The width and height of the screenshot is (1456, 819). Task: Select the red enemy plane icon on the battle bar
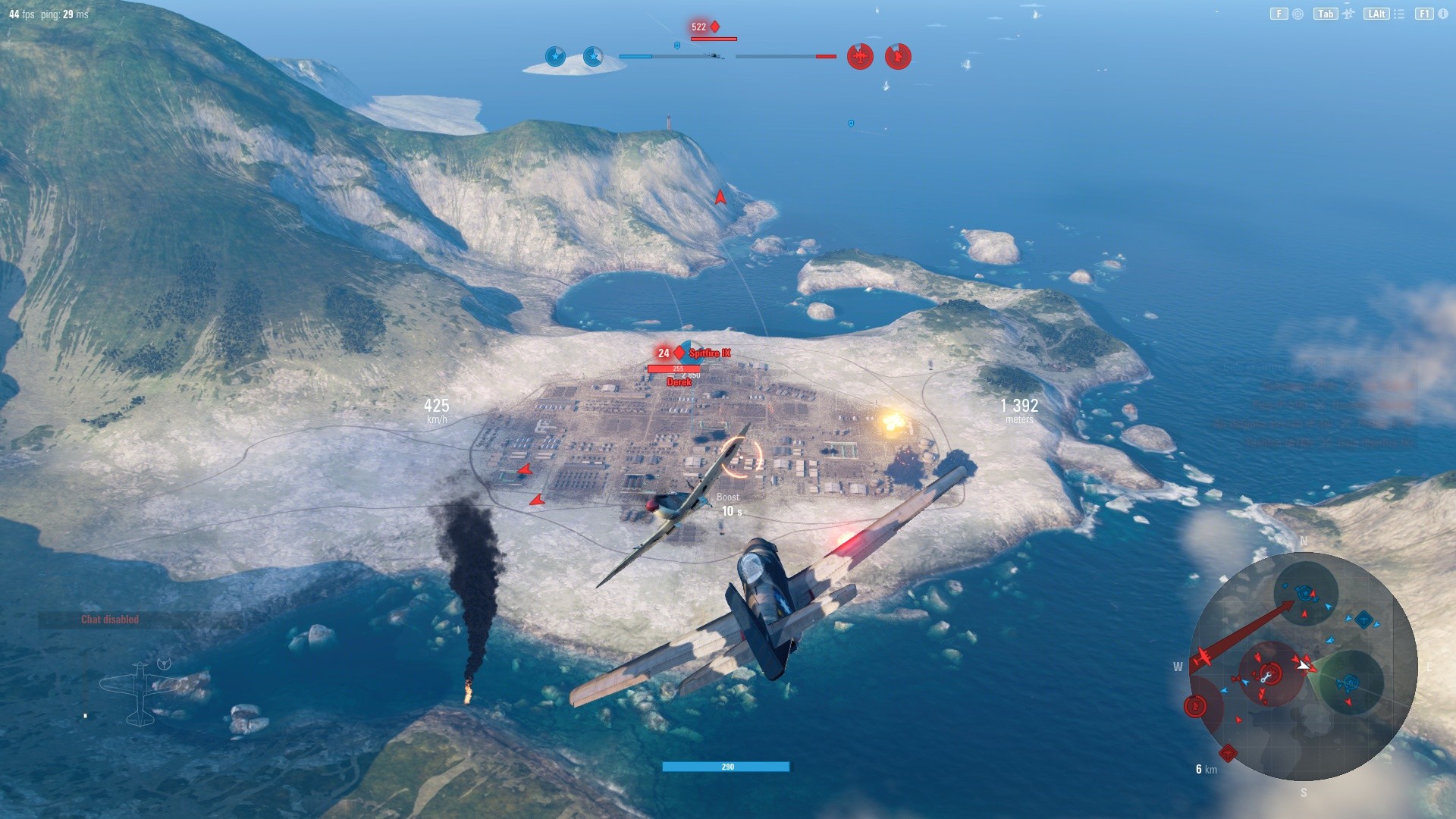tap(860, 57)
